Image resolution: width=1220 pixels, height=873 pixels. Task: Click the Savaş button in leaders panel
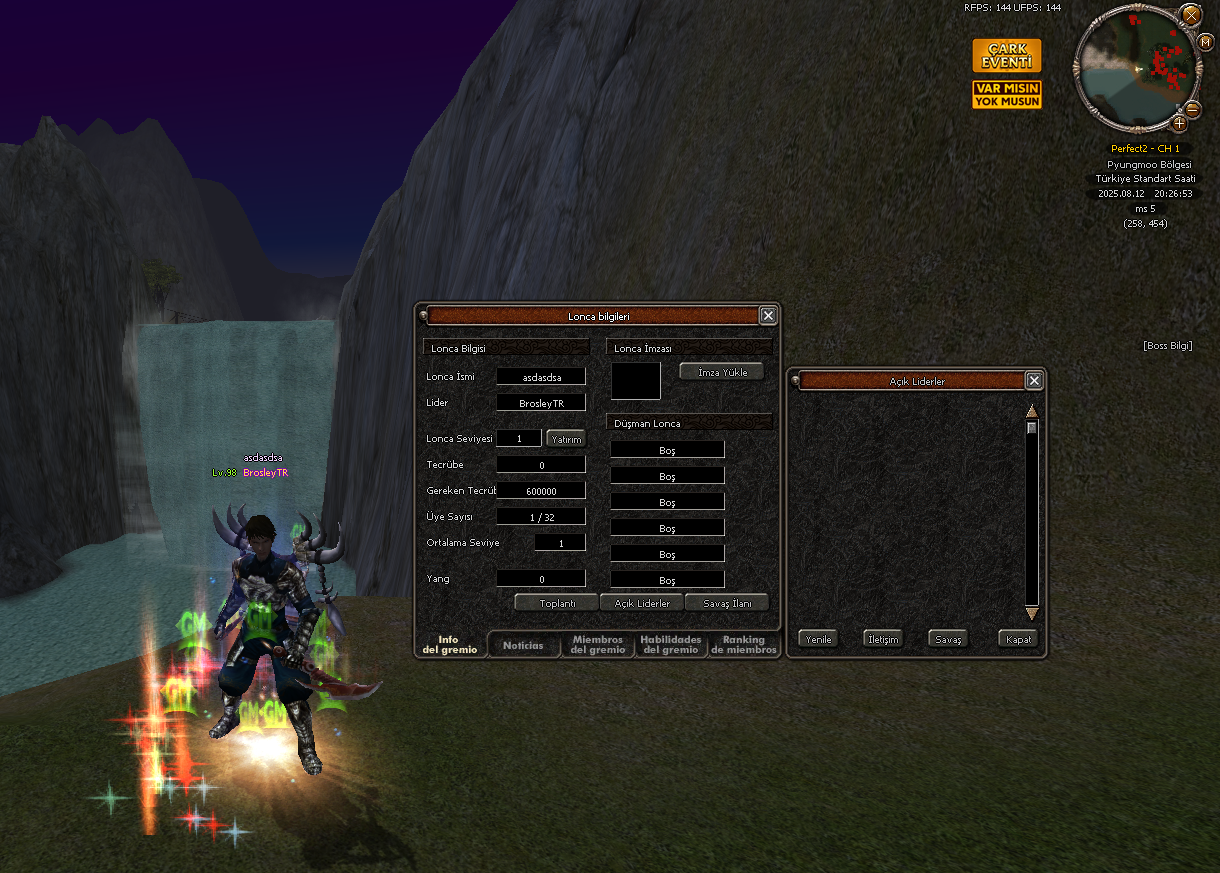(x=948, y=639)
